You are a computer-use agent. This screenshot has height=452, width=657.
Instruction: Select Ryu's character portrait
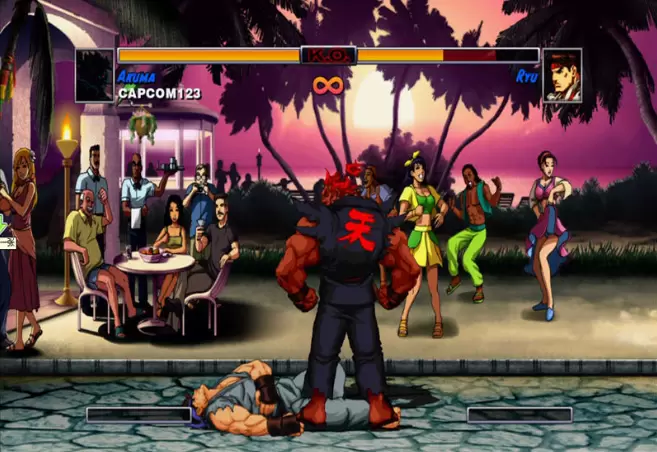(562, 75)
